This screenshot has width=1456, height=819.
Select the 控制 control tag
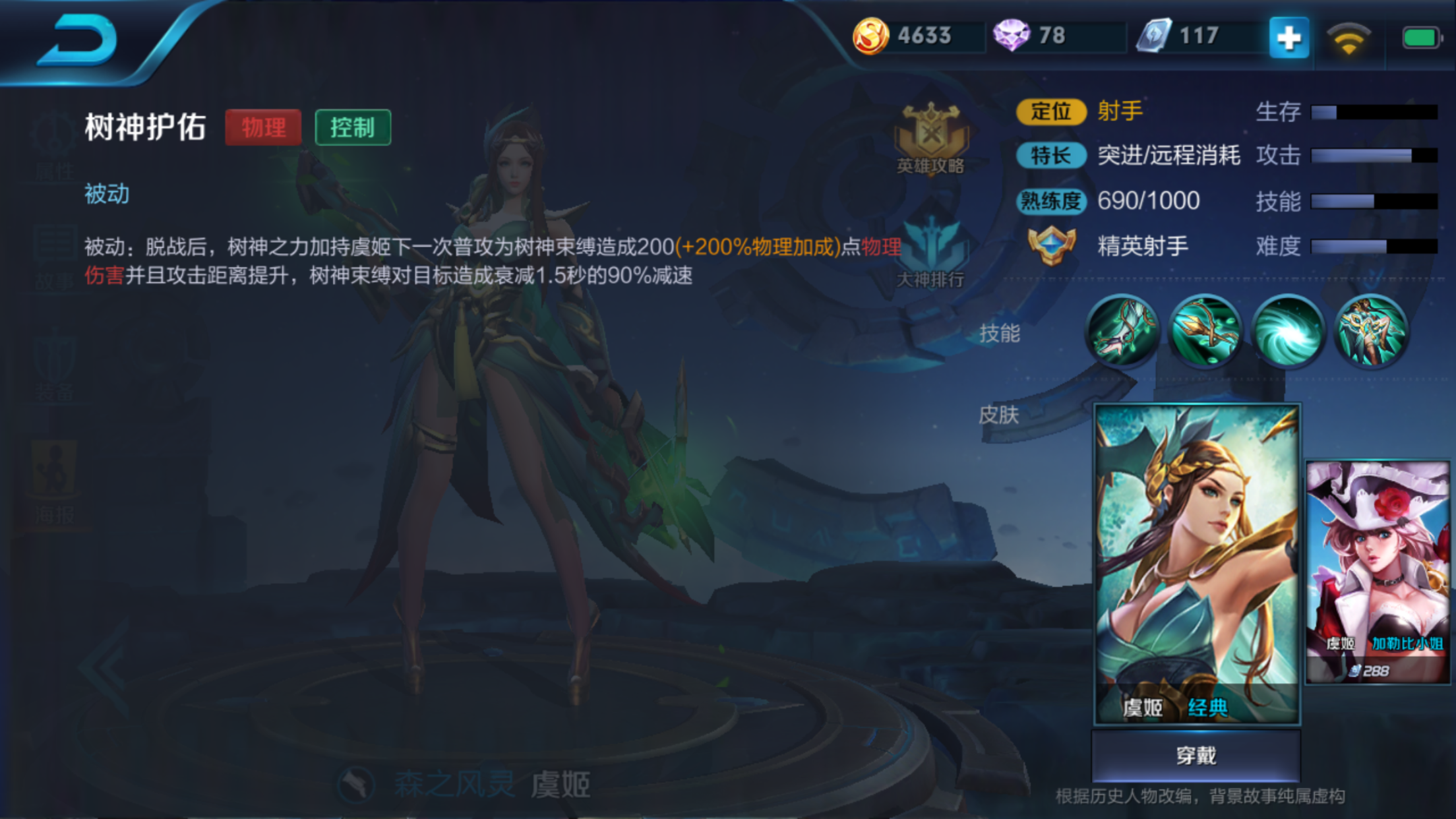pyautogui.click(x=353, y=129)
